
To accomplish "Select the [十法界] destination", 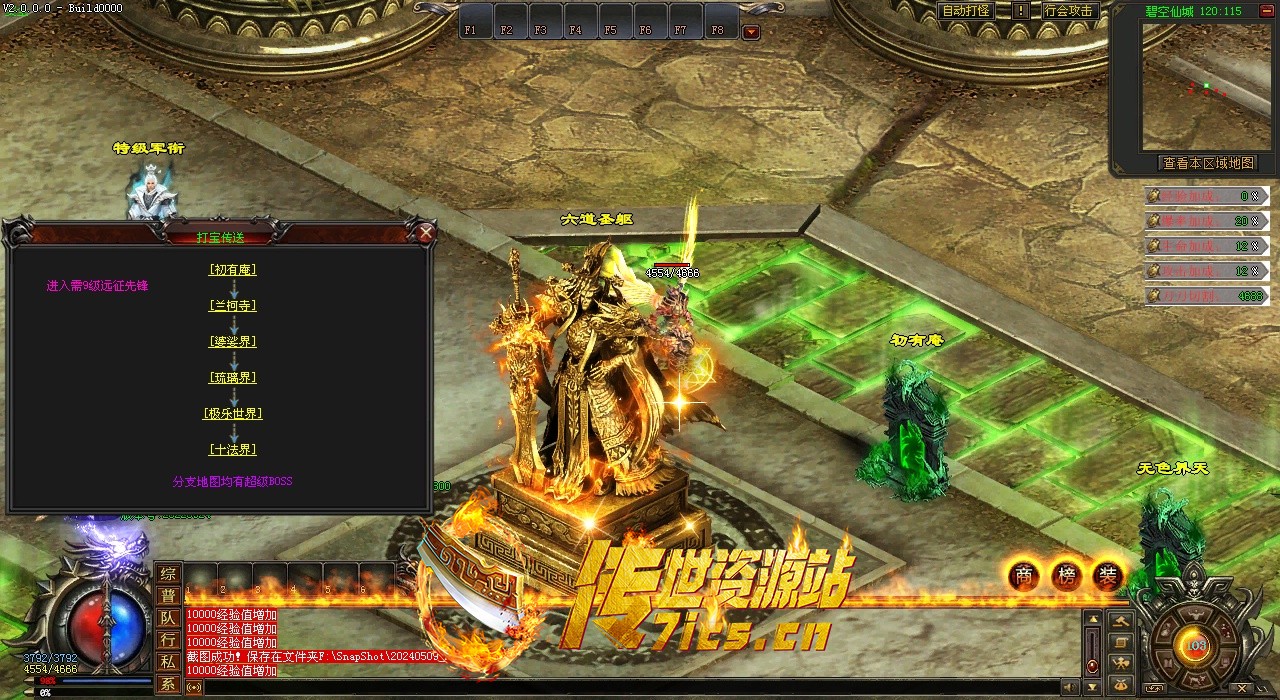I will (x=233, y=449).
